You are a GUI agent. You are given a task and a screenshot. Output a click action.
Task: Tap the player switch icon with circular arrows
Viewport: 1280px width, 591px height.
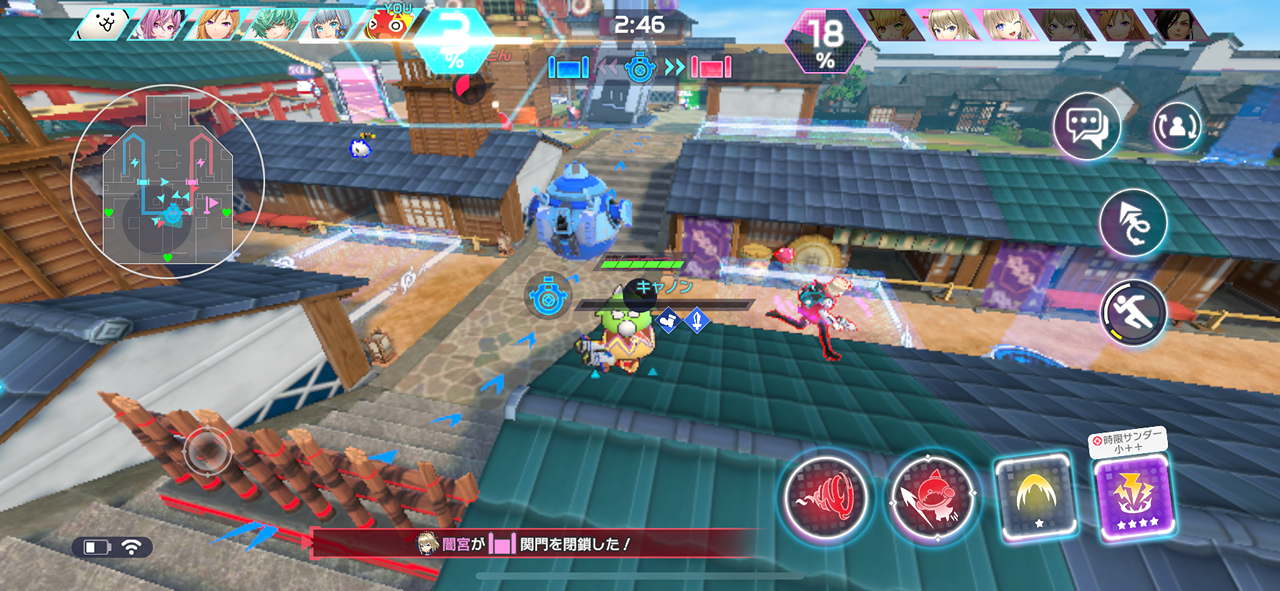tap(1177, 126)
